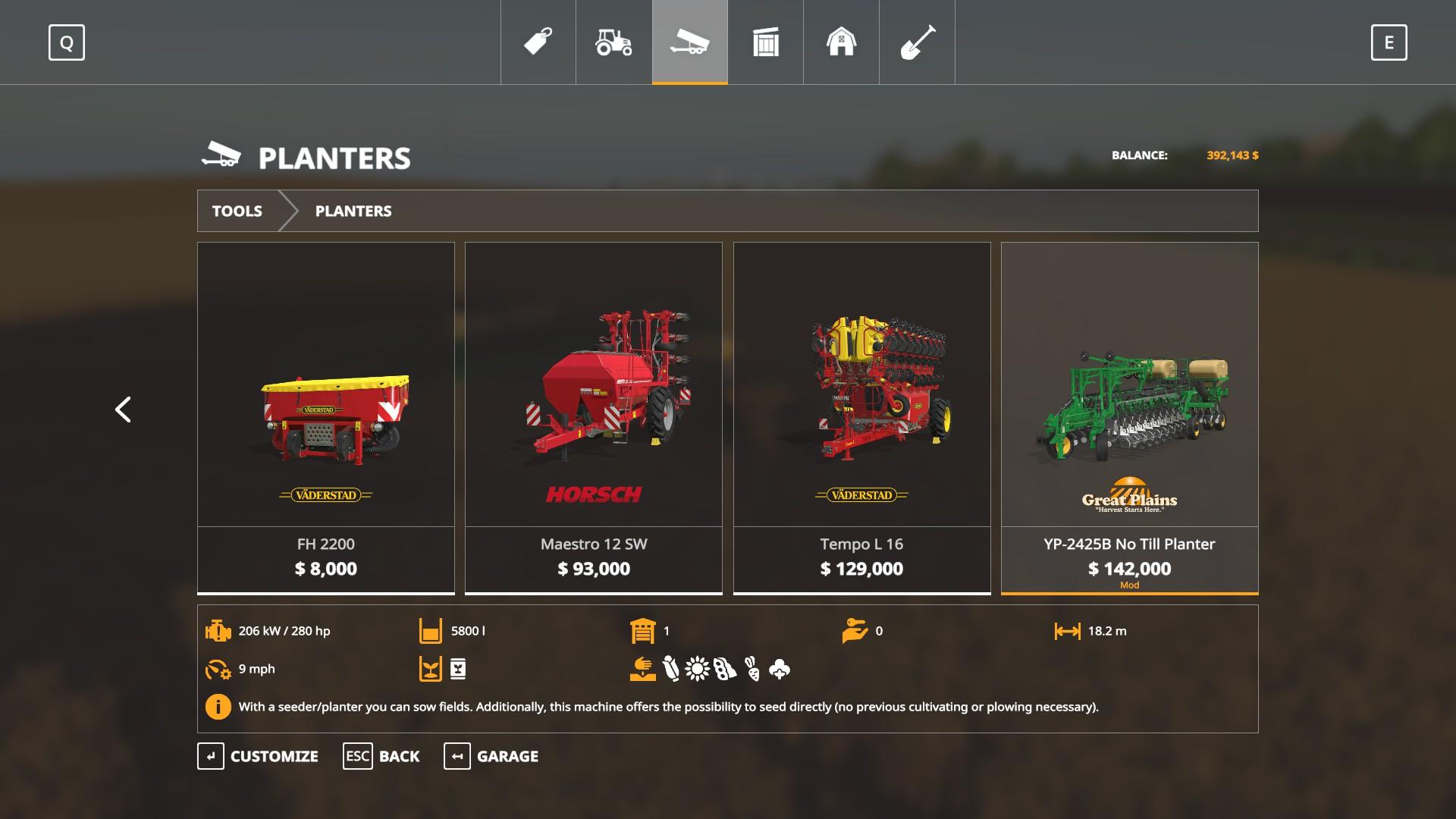Go back with the Back button
The height and width of the screenshot is (819, 1456).
pyautogui.click(x=381, y=756)
